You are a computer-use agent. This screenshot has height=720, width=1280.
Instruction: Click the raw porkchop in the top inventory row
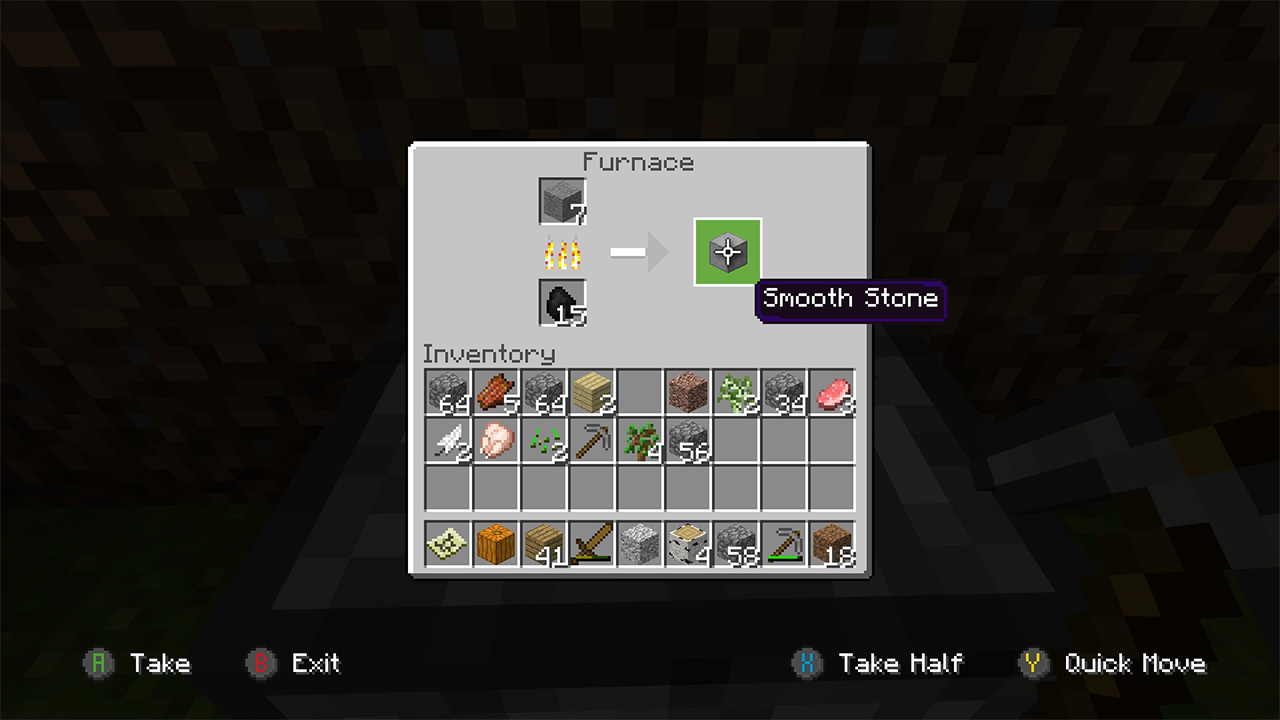[831, 393]
